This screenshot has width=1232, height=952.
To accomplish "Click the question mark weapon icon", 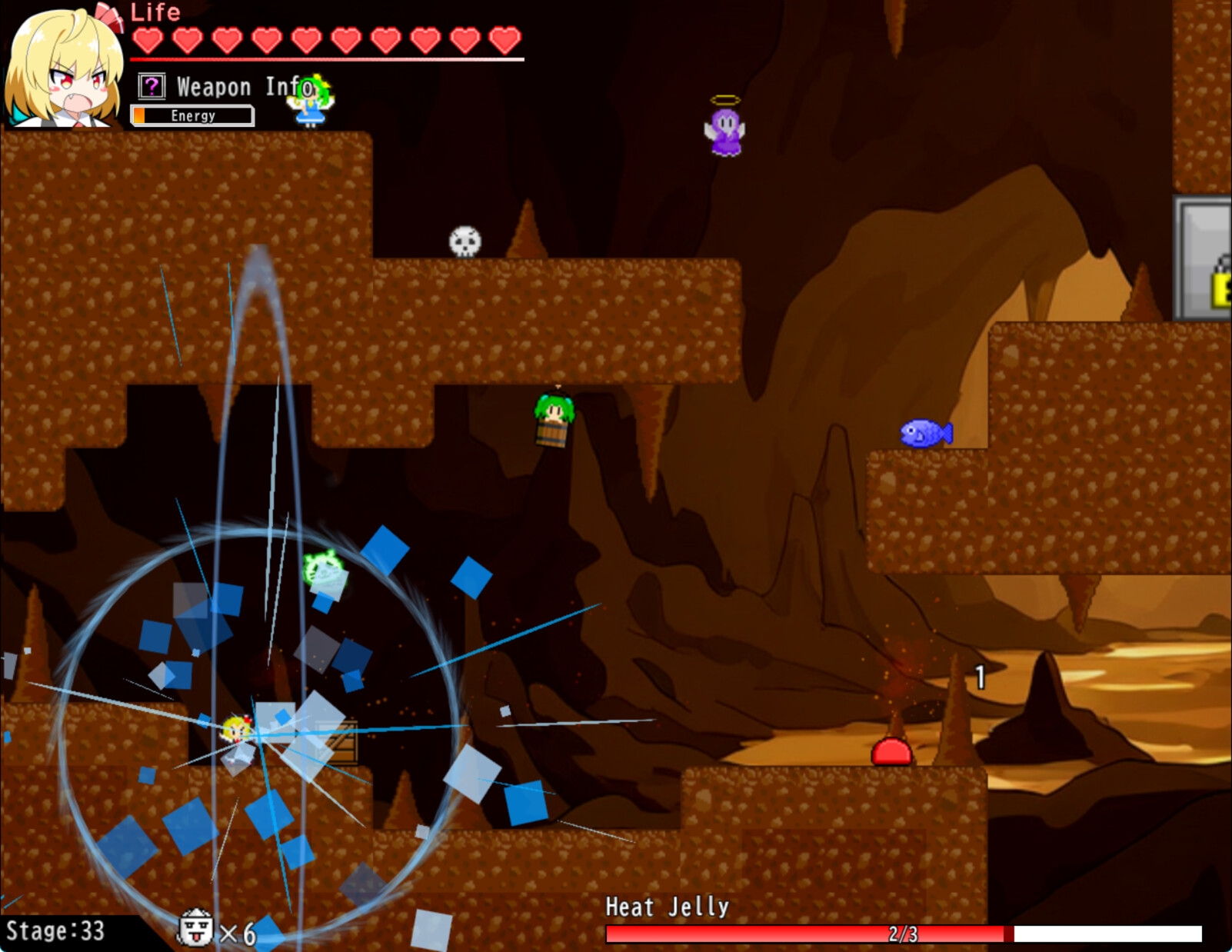I will tap(152, 86).
